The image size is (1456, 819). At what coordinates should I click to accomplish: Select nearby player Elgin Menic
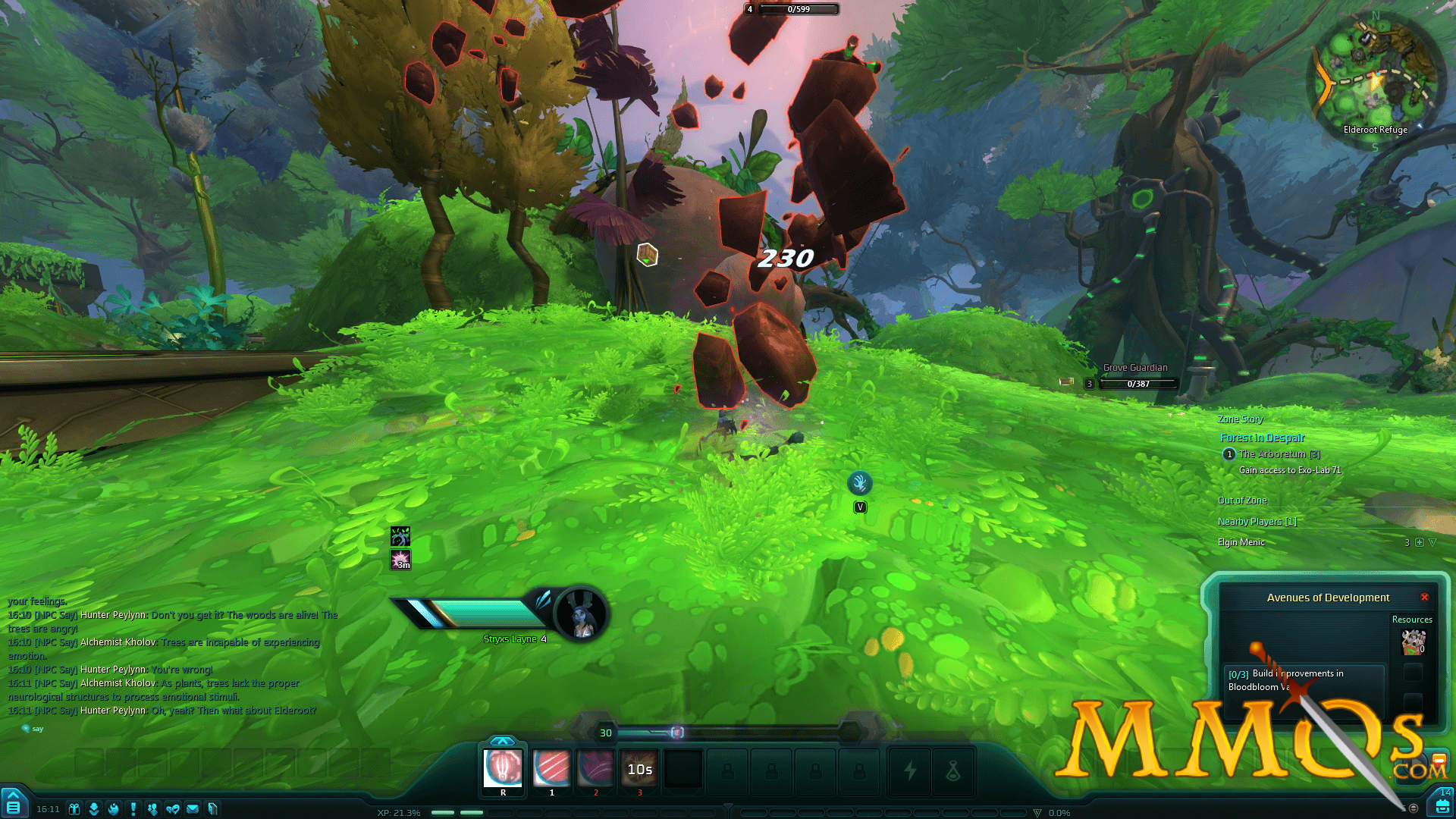click(1241, 542)
